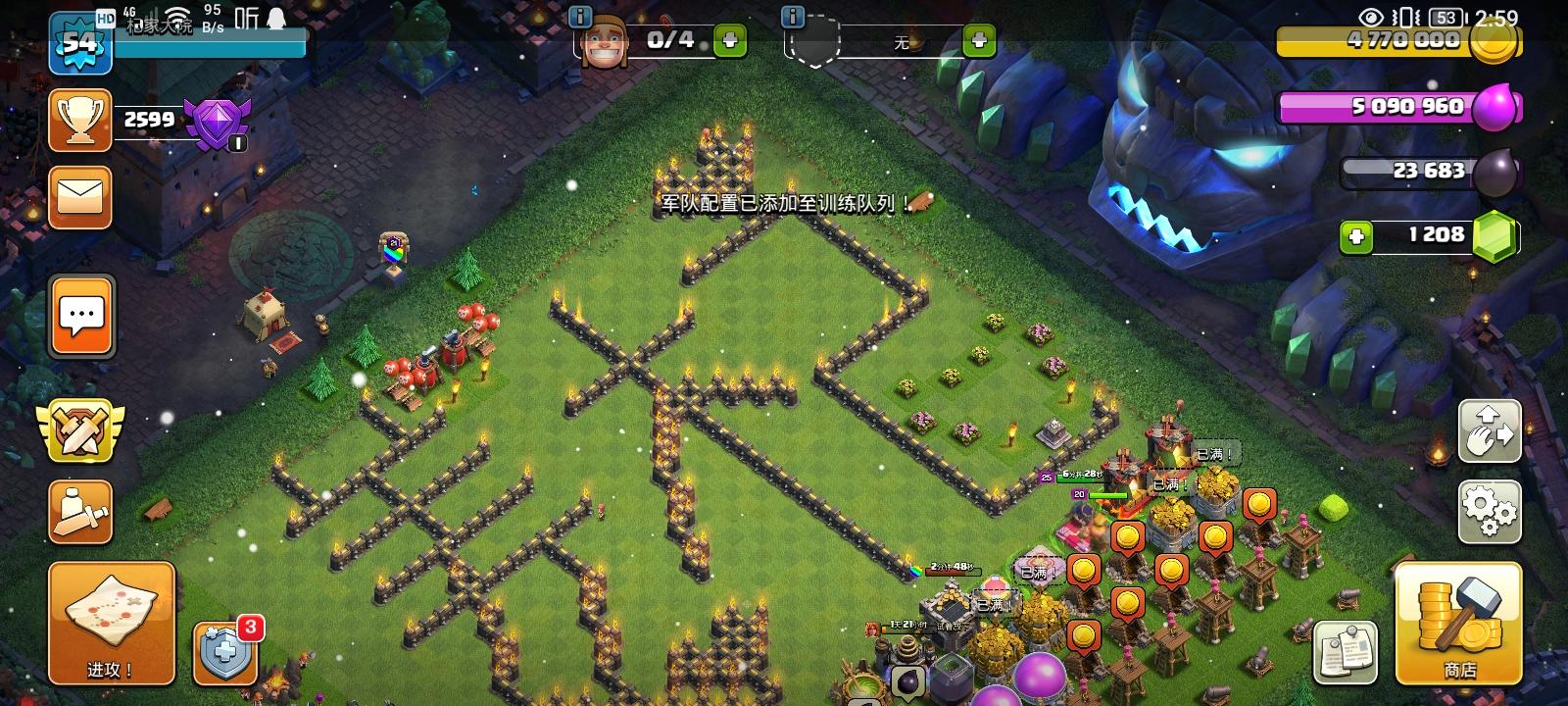Screen dimensions: 1568x706
Task: Open the chat message bubble icon
Action: tap(80, 316)
